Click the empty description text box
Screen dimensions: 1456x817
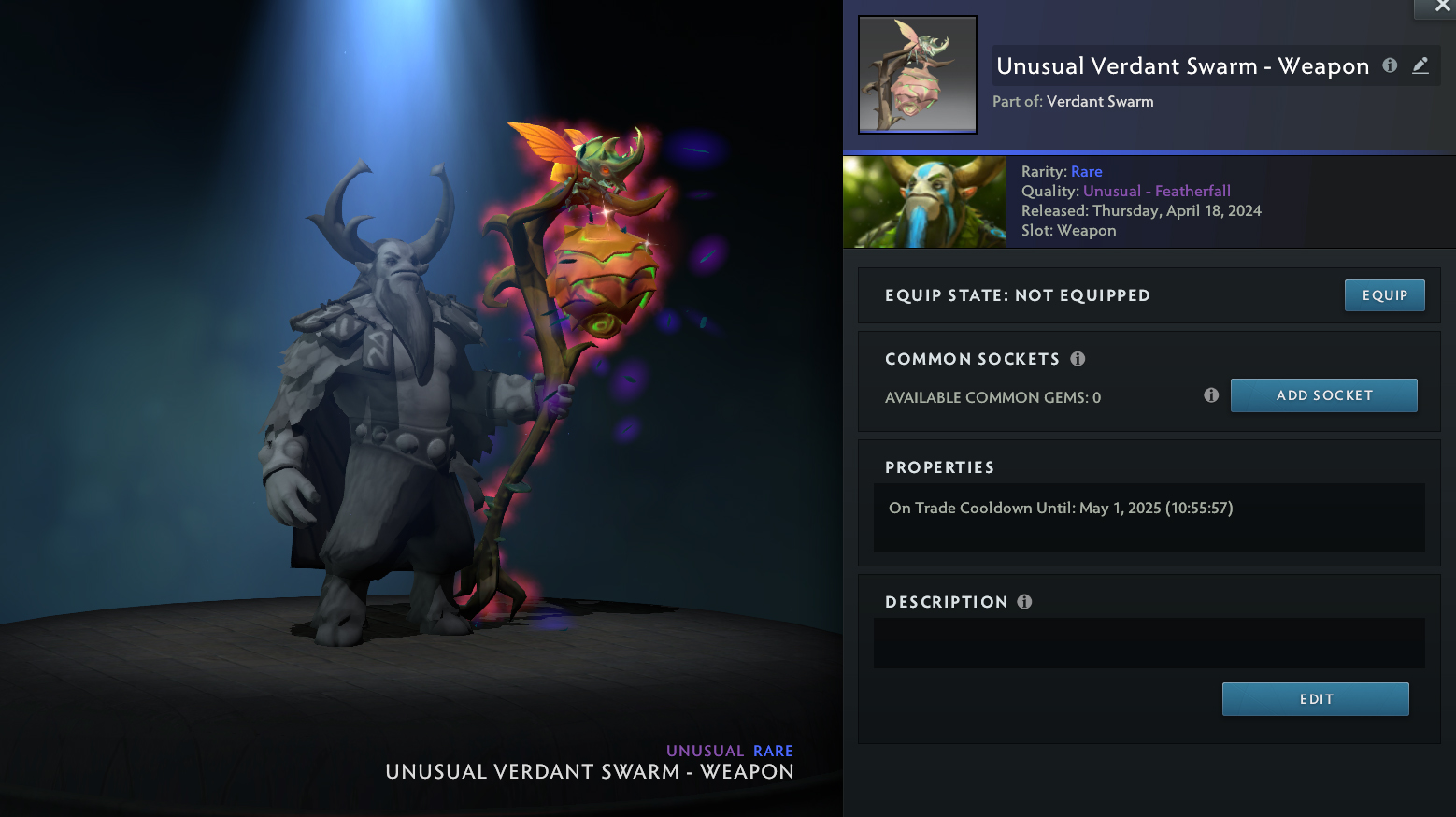(1149, 643)
